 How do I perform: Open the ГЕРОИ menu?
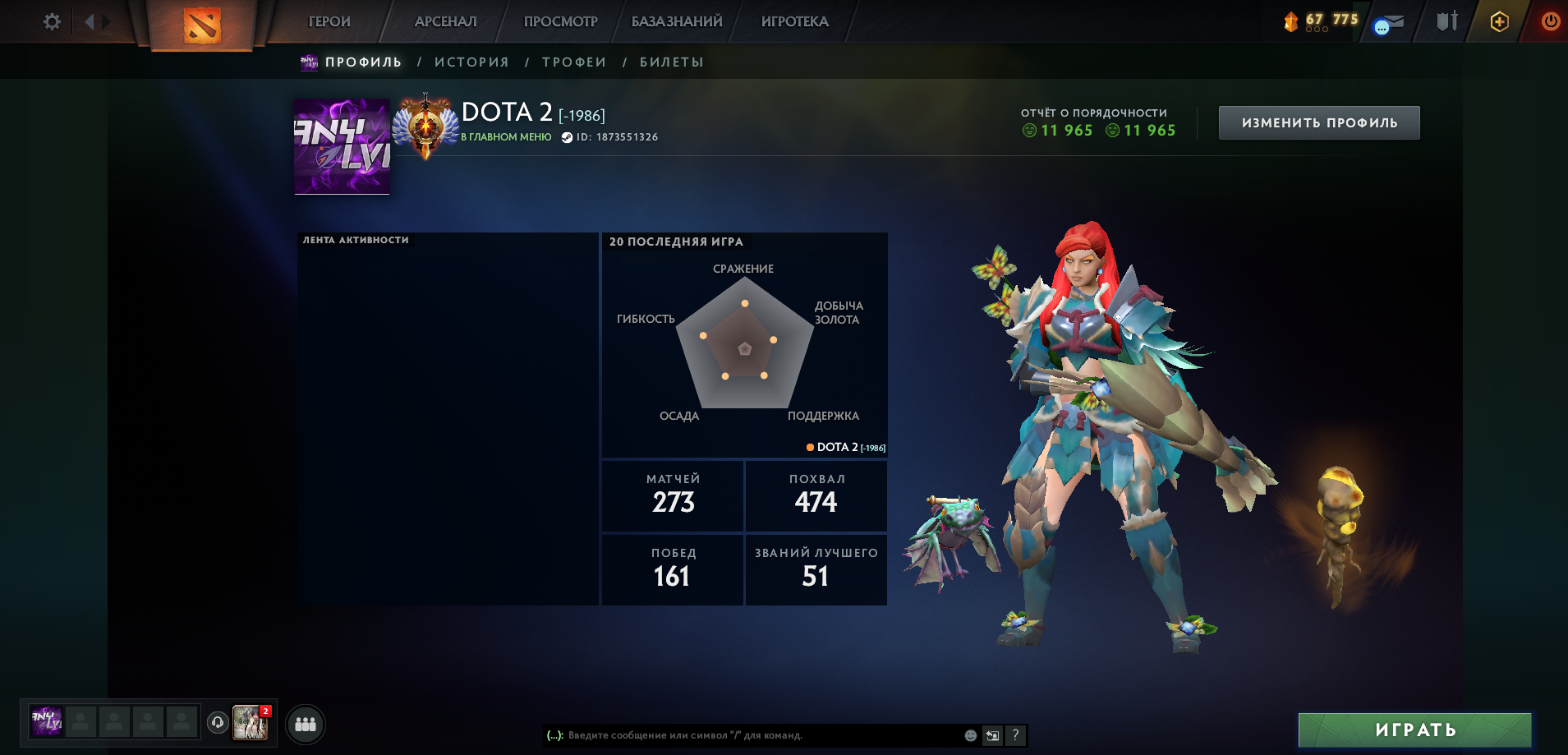[x=327, y=21]
